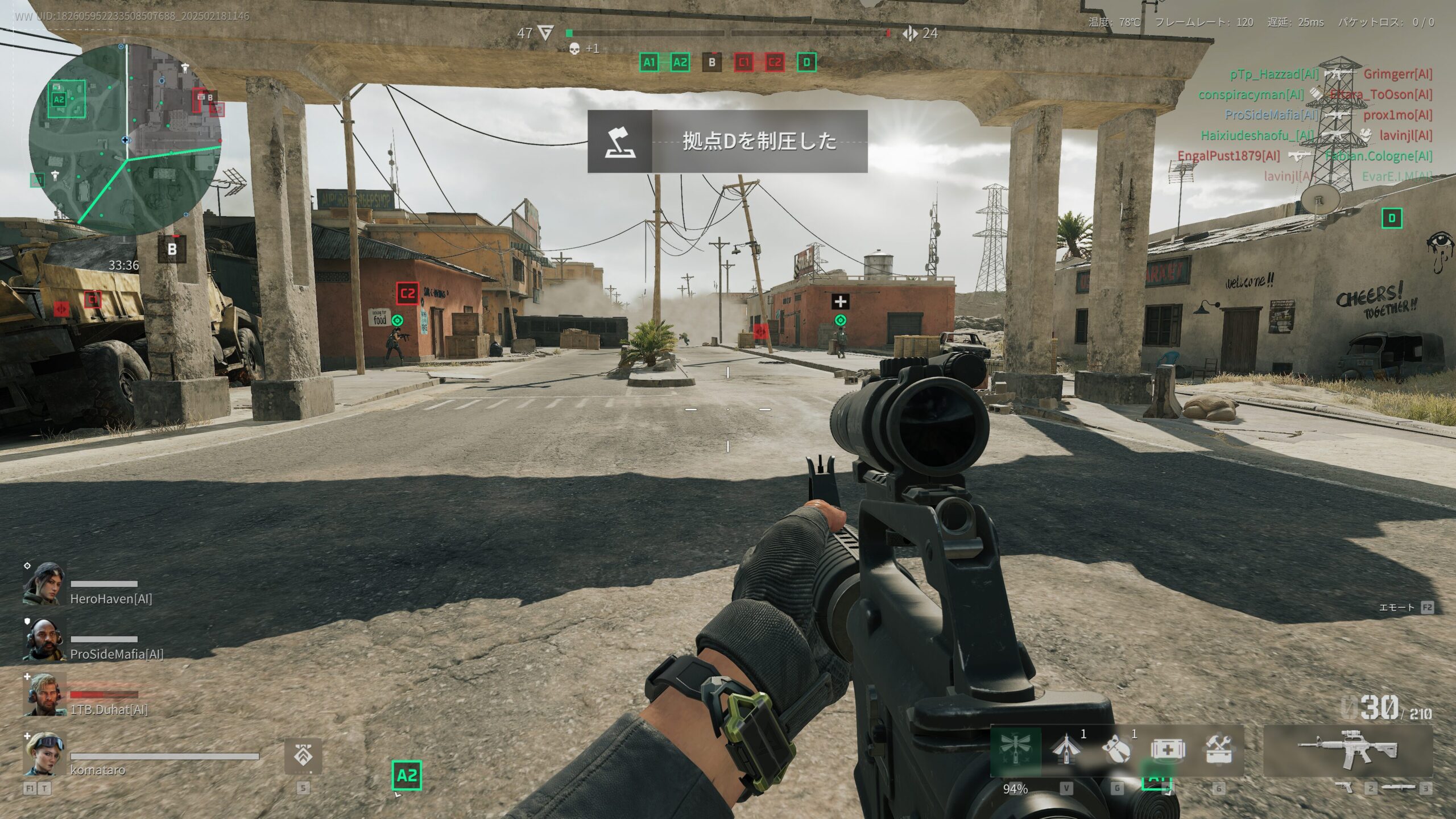Select the B objective indicator in the top bar

712,63
